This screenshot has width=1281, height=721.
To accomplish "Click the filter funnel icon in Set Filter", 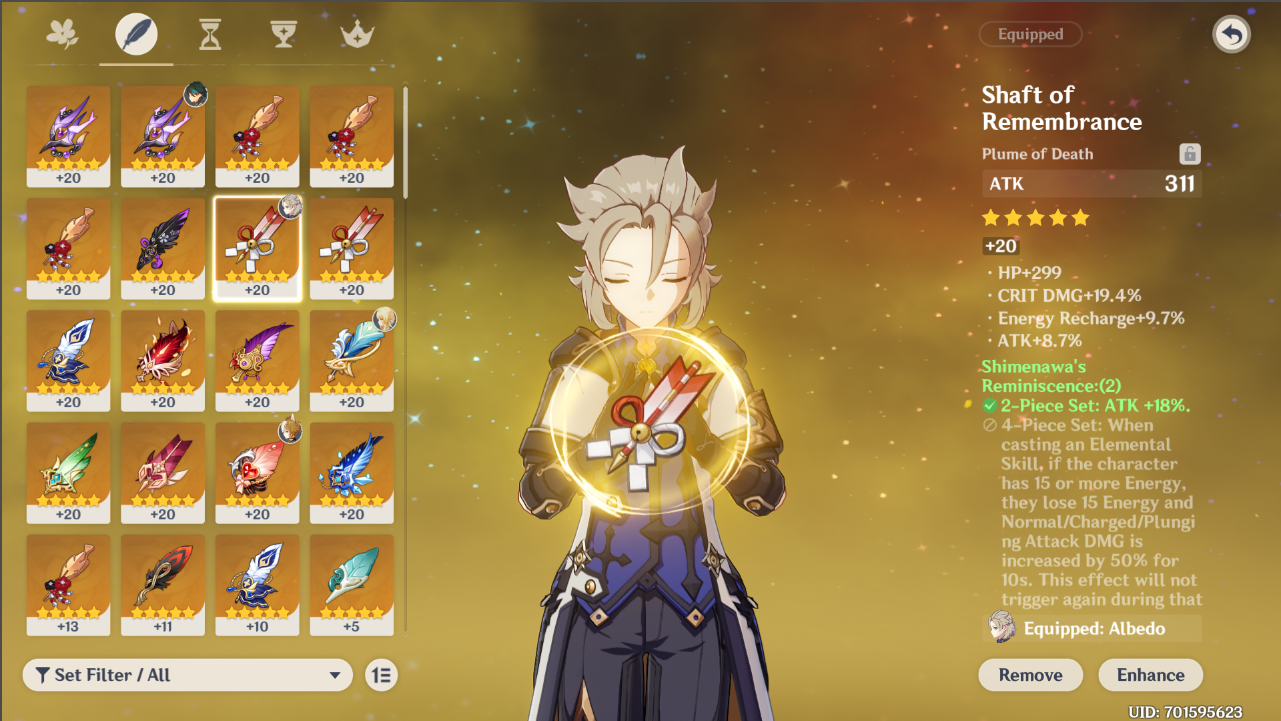I will coord(41,676).
